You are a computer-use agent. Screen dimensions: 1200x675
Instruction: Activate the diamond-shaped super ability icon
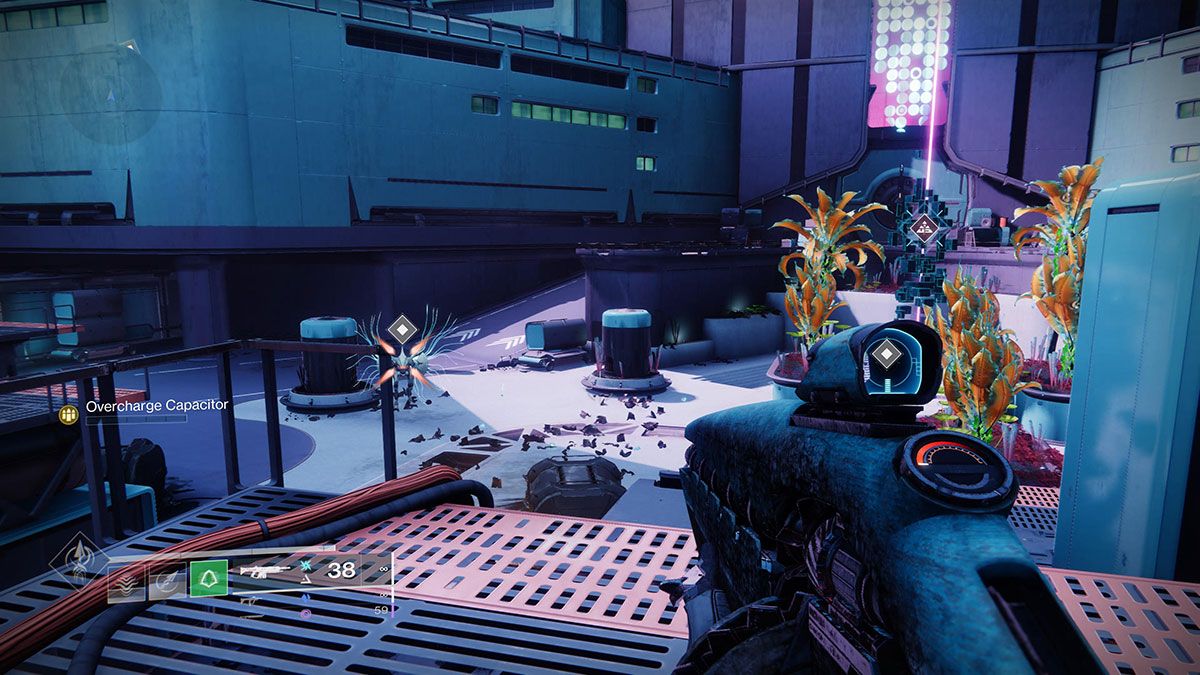(x=78, y=558)
